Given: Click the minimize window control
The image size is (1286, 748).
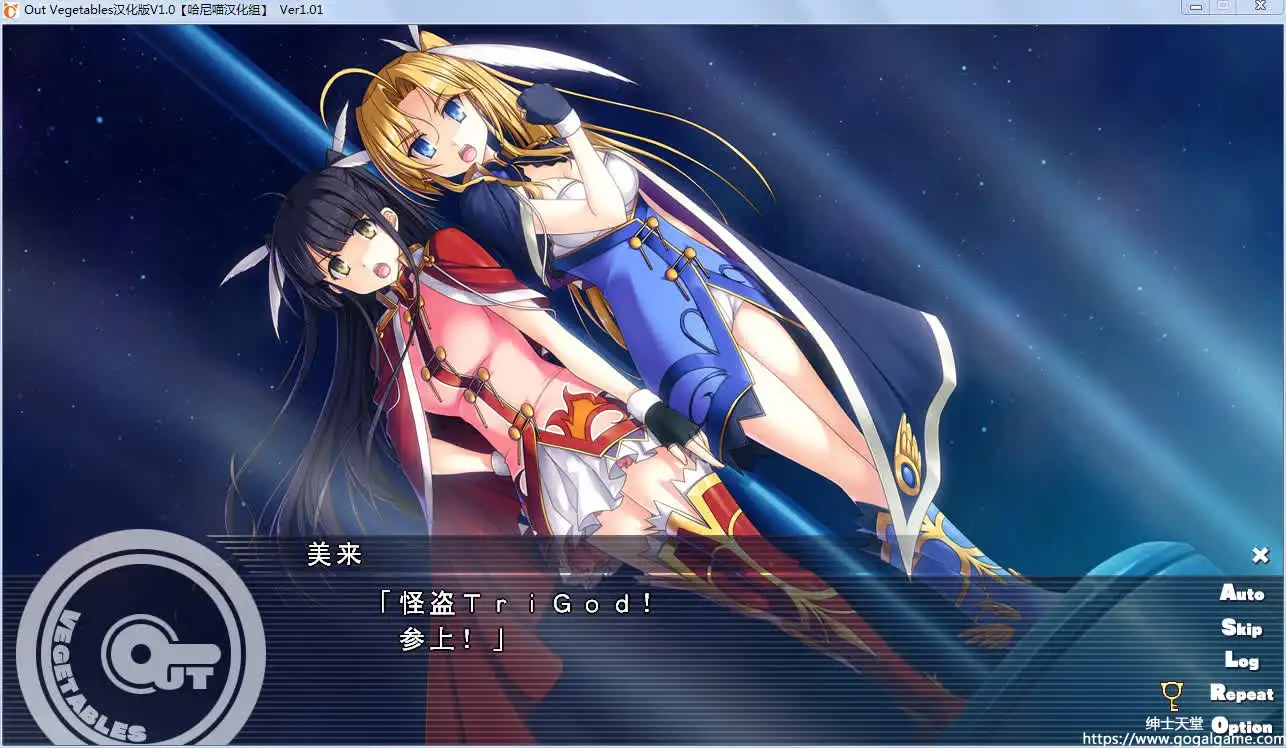Looking at the screenshot, I should pos(1196,7).
